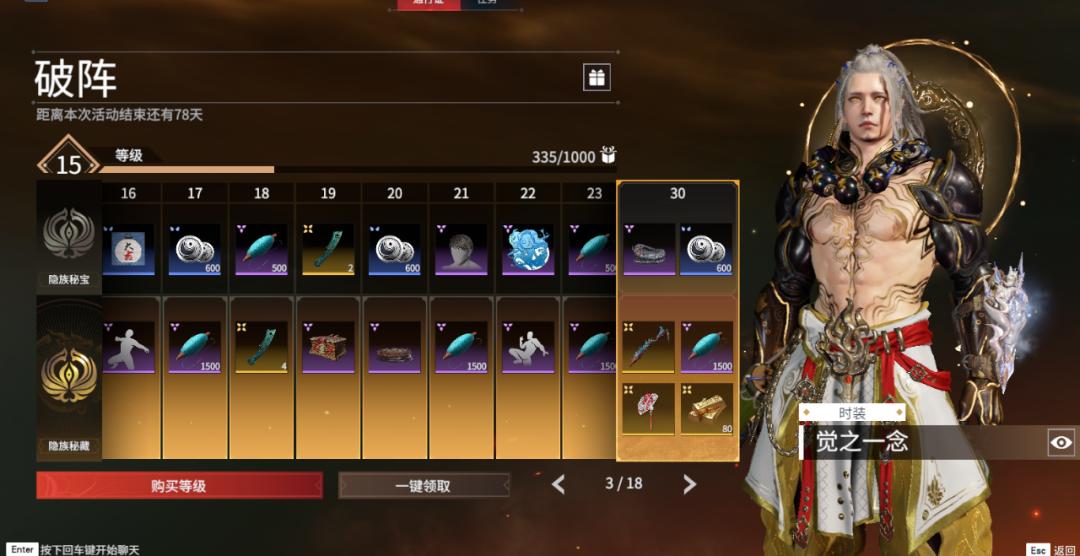The width and height of the screenshot is (1080, 556).
Task: Click the 购买等级 (buy level) button
Action: [x=179, y=486]
